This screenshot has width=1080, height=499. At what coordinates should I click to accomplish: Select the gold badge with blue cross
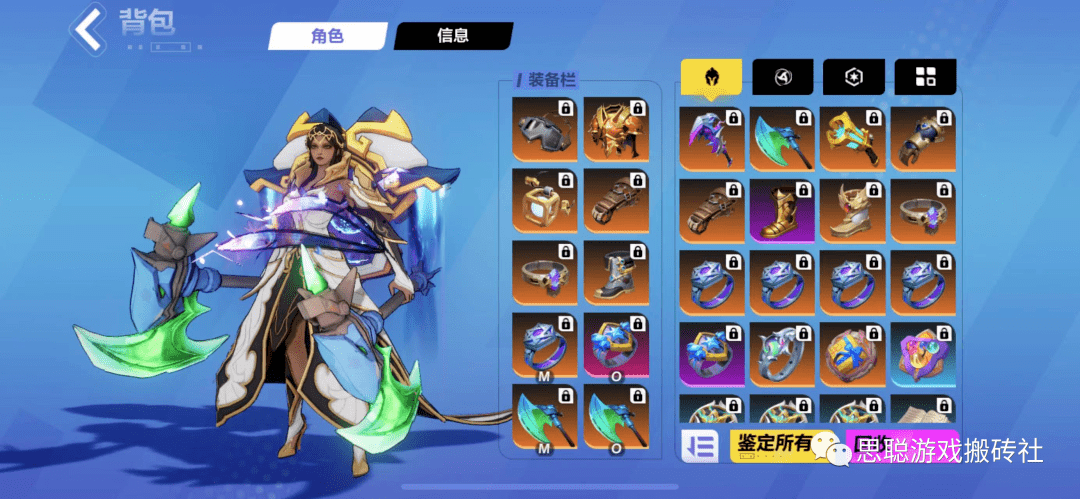[853, 354]
